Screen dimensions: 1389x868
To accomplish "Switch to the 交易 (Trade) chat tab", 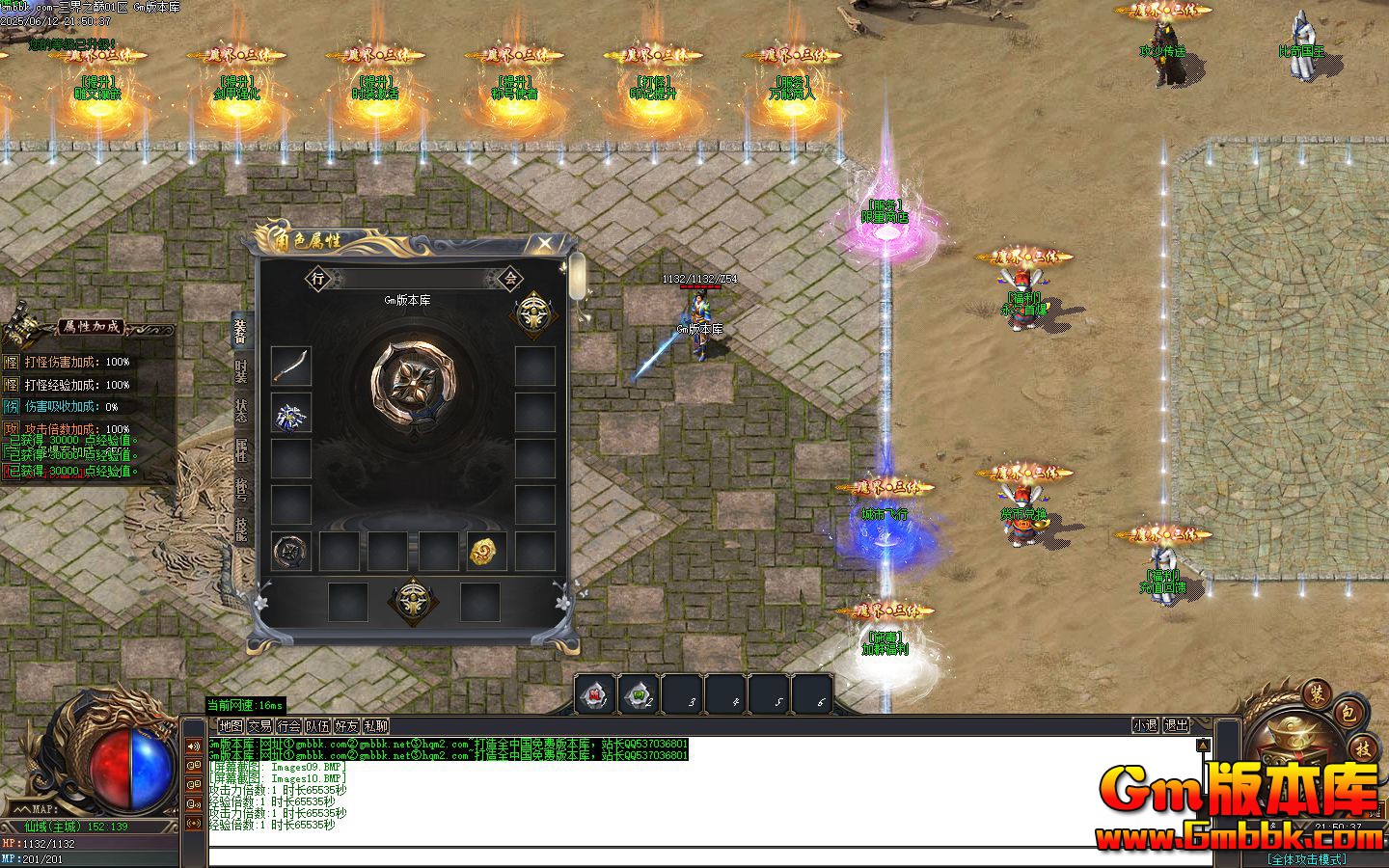I will point(259,725).
